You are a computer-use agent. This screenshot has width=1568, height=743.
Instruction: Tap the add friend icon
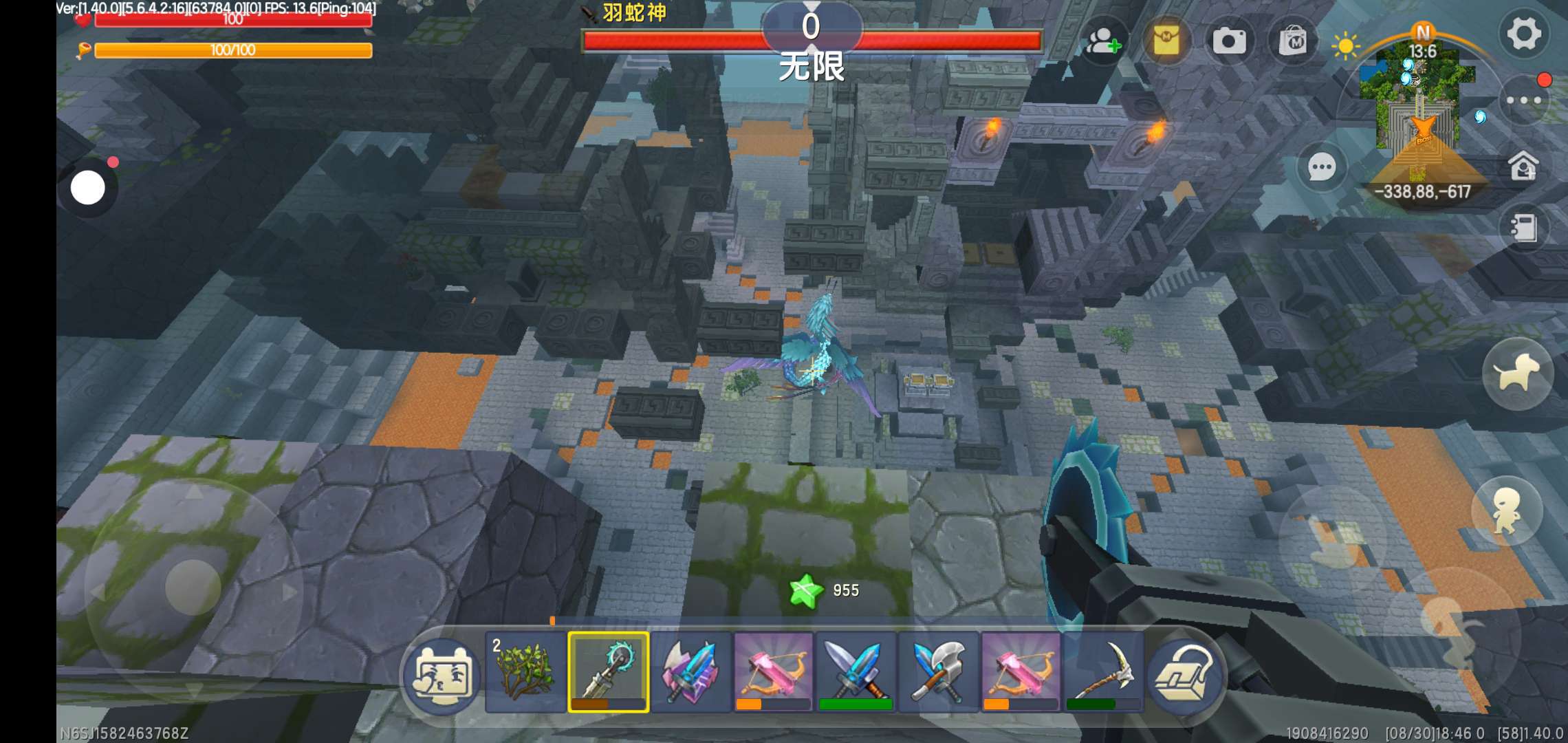(1102, 41)
